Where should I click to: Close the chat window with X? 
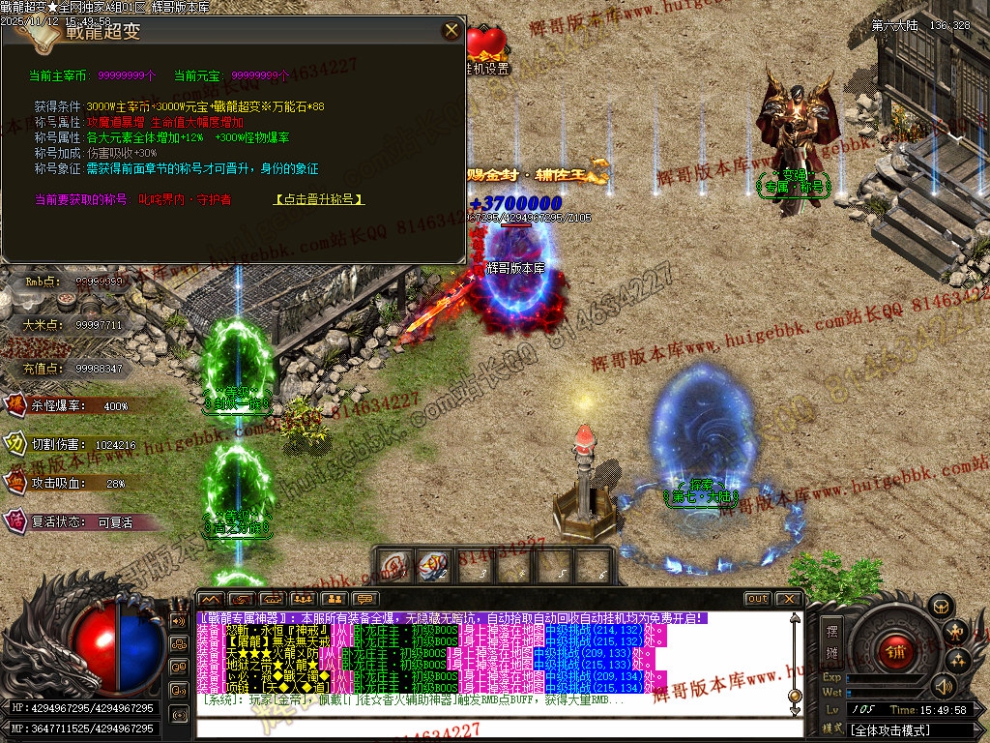click(788, 599)
